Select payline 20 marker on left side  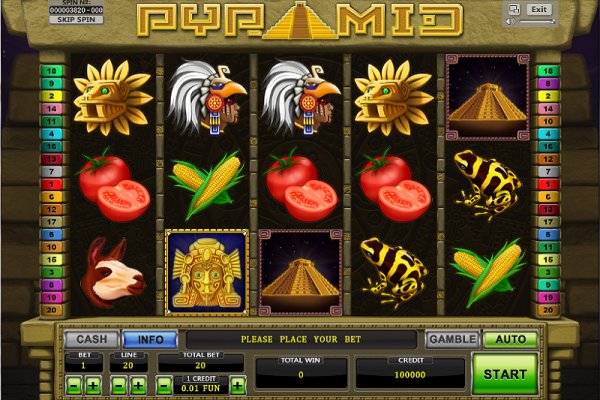pos(53,311)
